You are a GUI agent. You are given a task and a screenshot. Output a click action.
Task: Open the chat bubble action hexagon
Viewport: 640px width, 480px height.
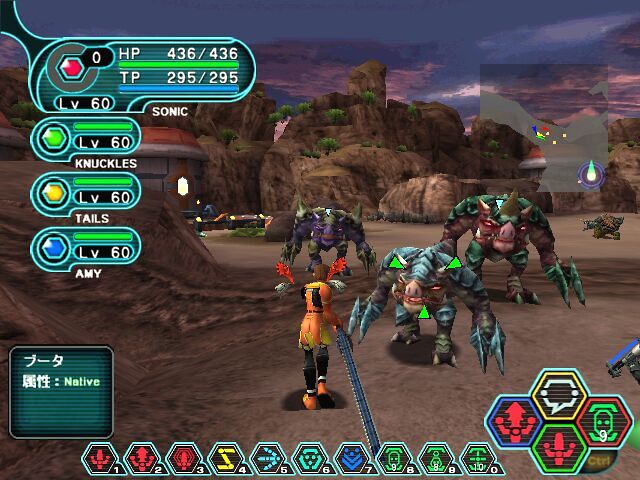pos(559,397)
